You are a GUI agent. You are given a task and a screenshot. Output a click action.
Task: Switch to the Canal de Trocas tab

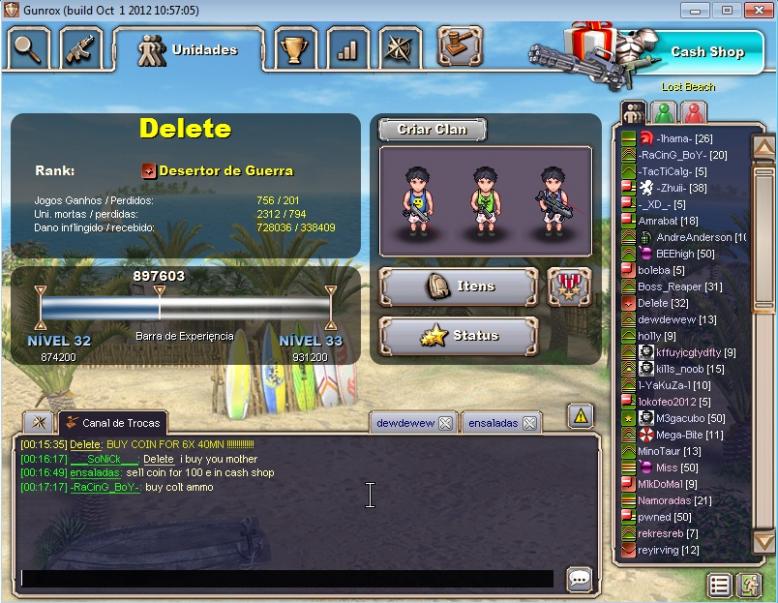coord(112,422)
